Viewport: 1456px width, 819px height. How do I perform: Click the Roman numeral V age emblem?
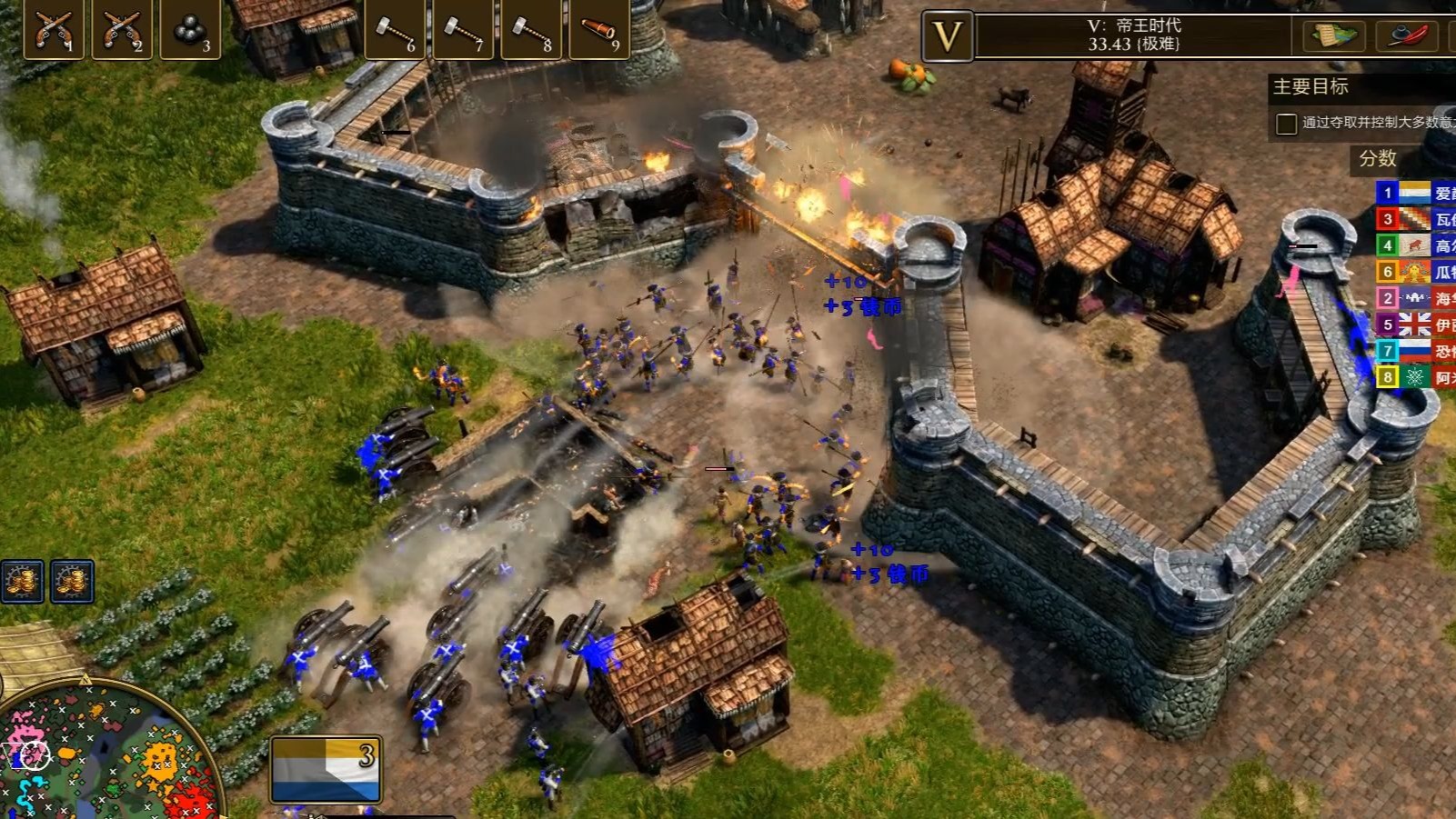point(948,36)
